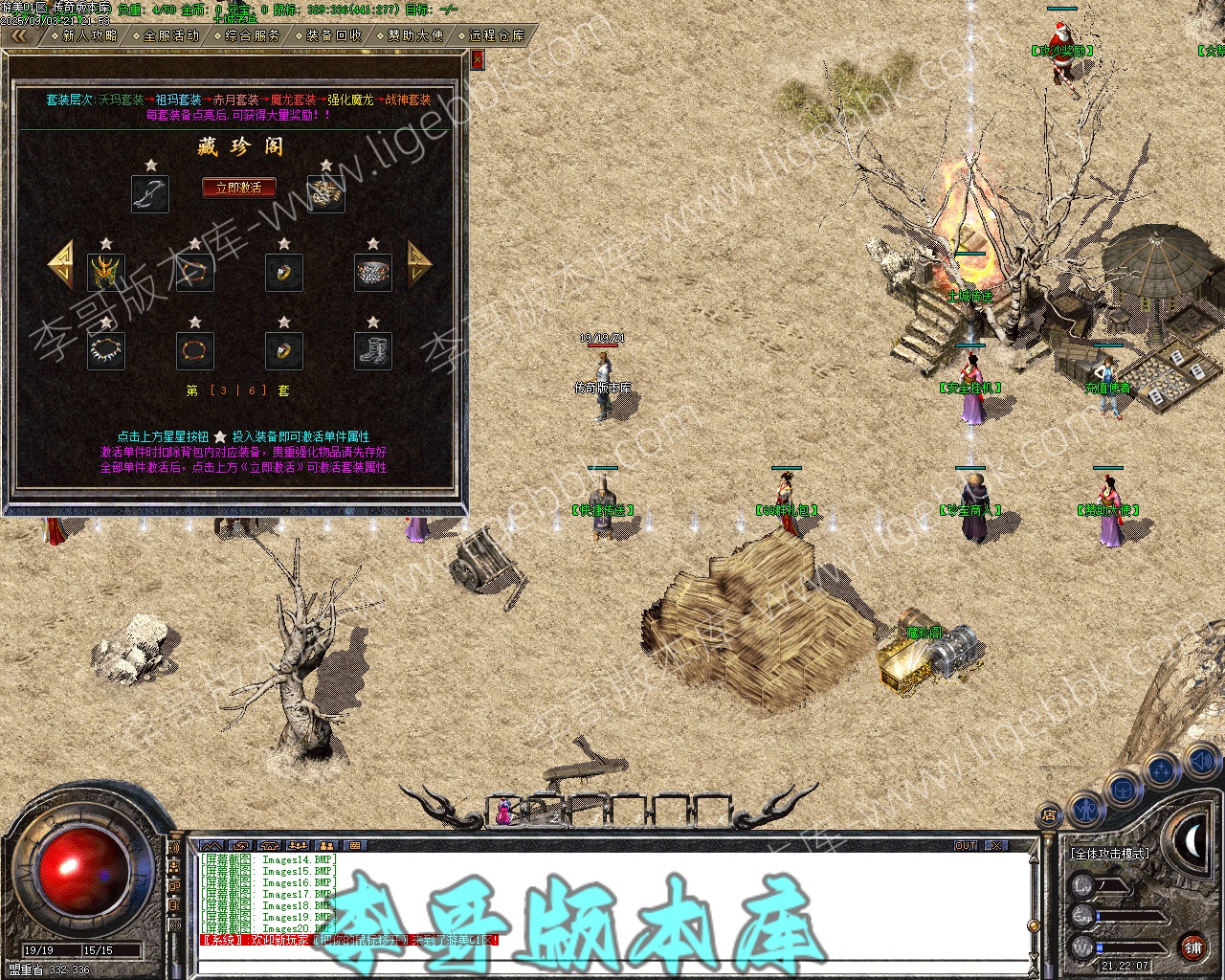
Task: Click the 立即激活 activate button
Action: pyautogui.click(x=238, y=188)
